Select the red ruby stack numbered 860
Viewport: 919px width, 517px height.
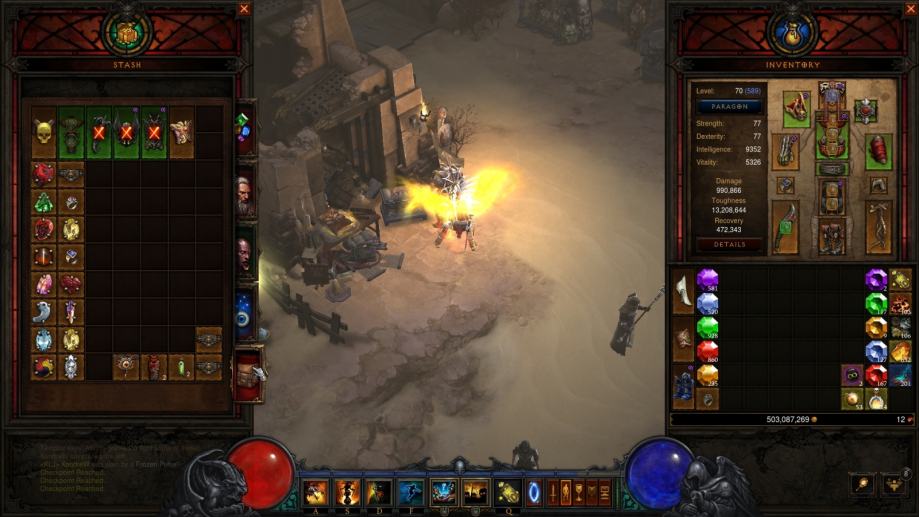pos(708,351)
